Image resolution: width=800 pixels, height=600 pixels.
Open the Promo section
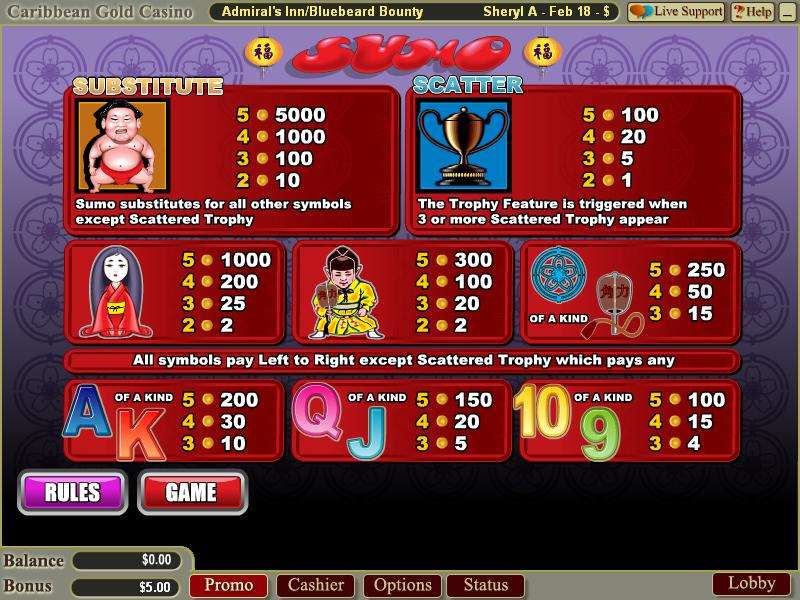coord(229,585)
